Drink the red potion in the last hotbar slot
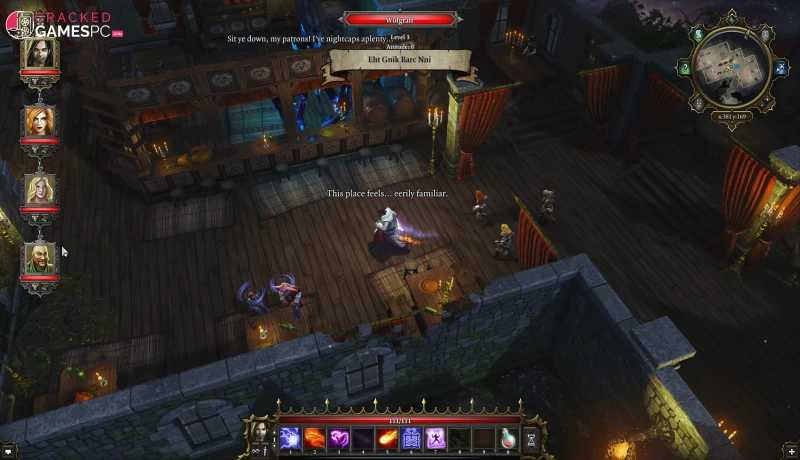 click(x=508, y=437)
